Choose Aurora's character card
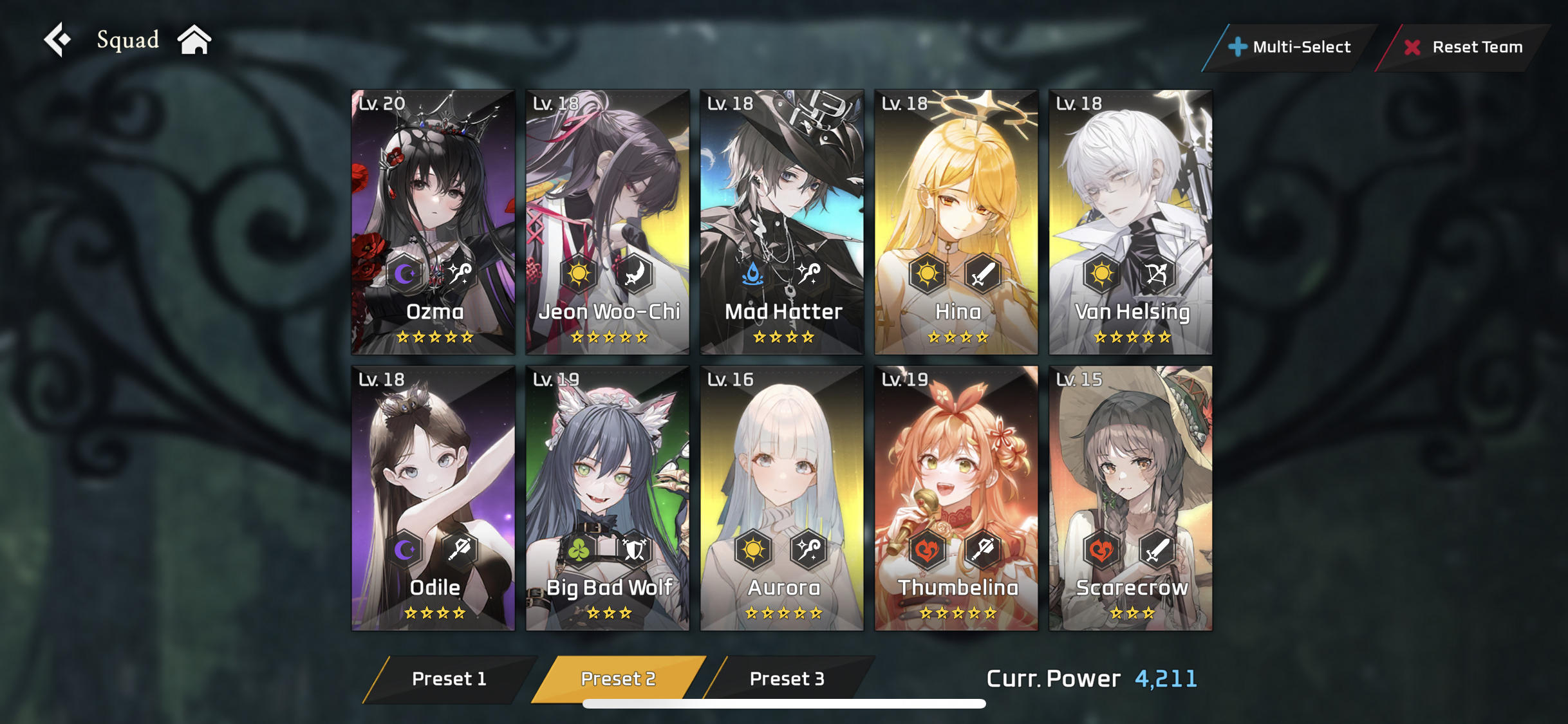This screenshot has height=724, width=1568. (x=782, y=498)
